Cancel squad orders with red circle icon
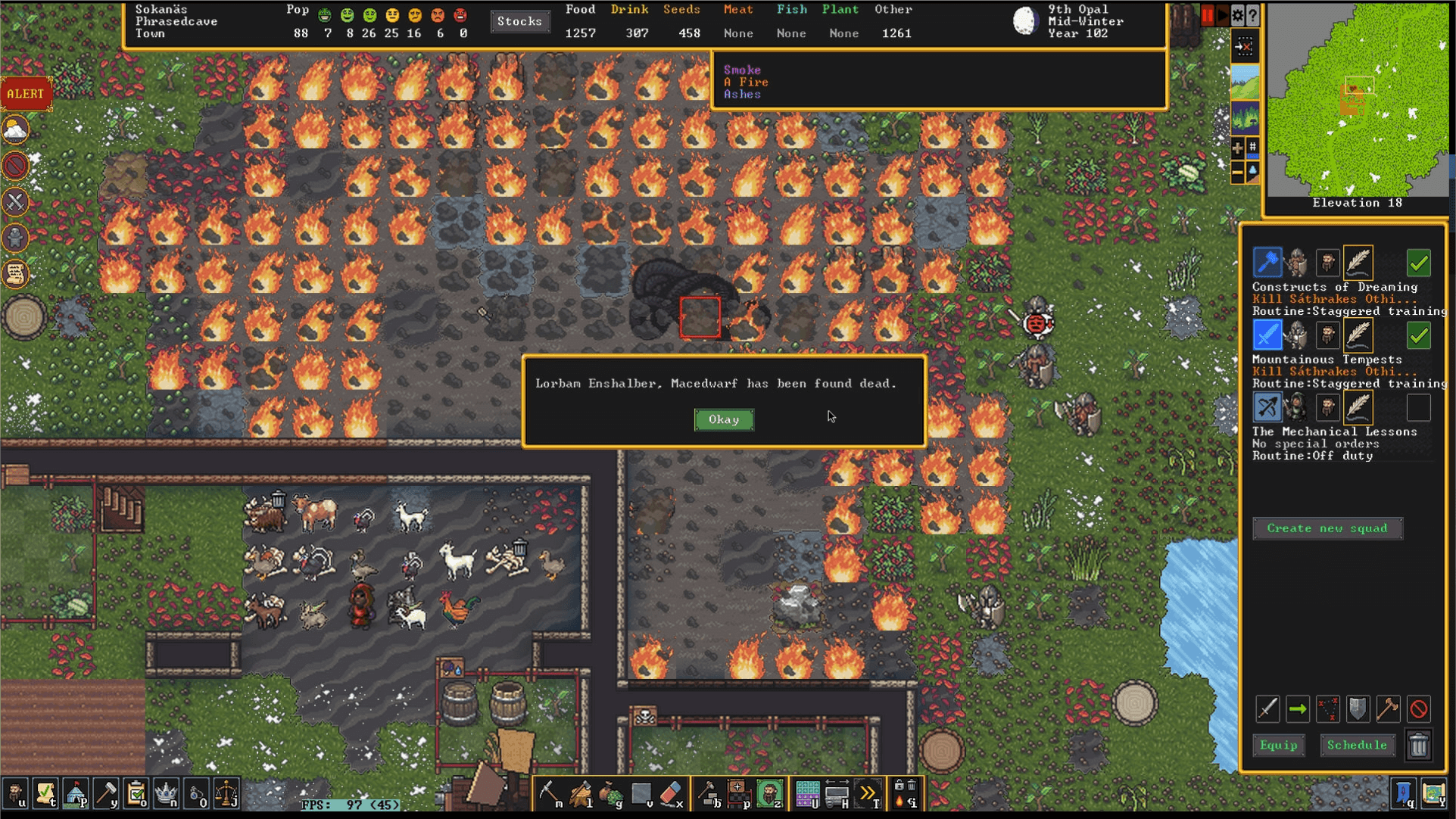 pos(1418,709)
